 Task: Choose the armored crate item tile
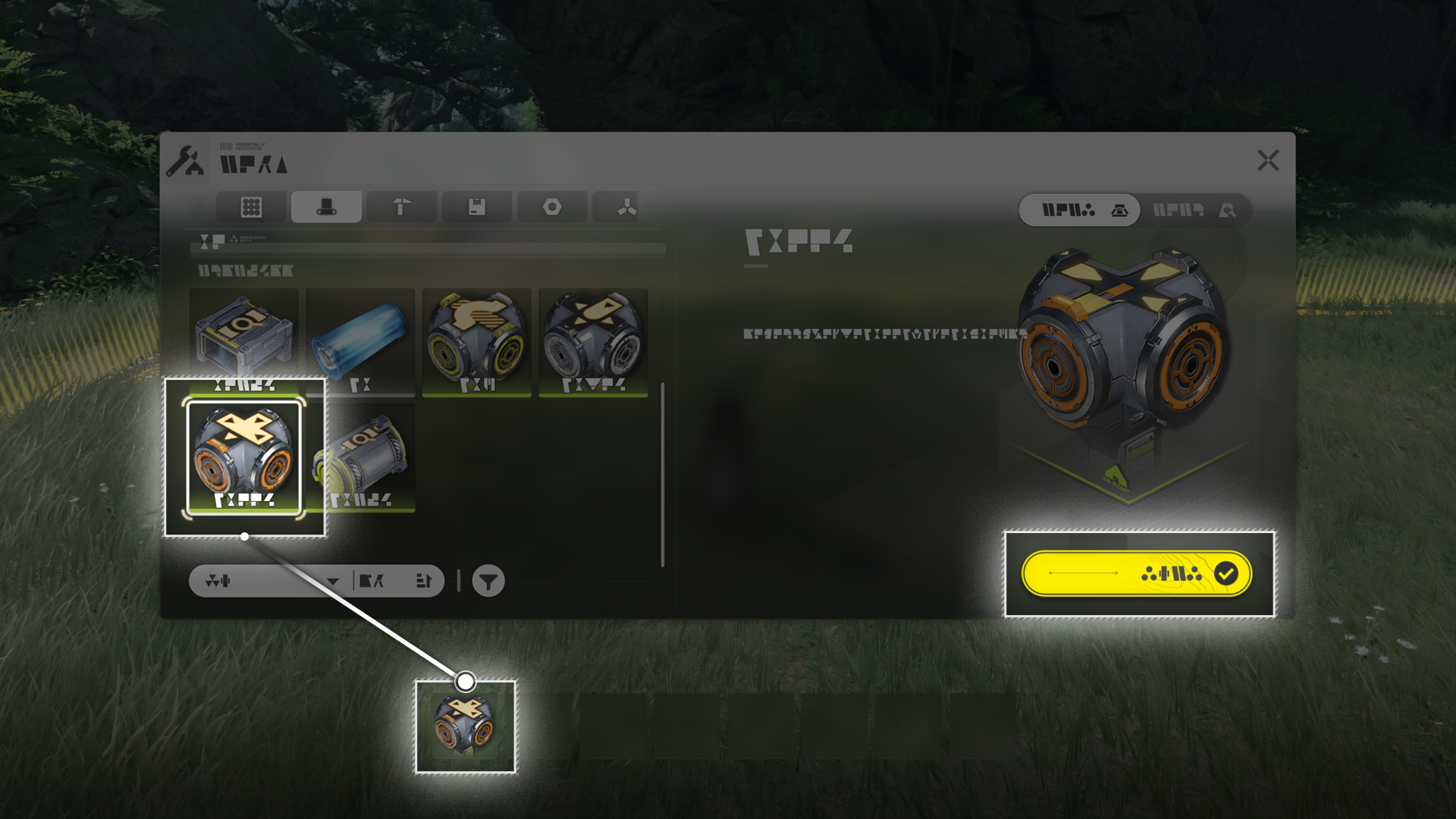243,340
